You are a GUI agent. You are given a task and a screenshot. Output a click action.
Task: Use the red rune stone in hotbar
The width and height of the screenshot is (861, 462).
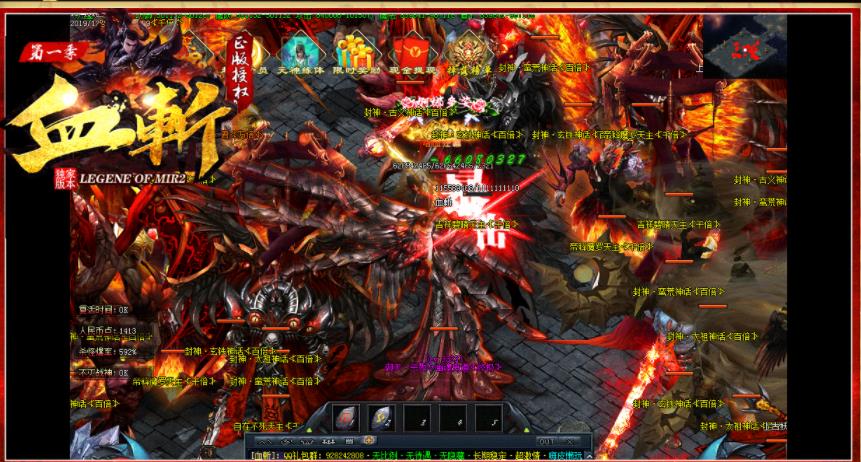(x=345, y=418)
